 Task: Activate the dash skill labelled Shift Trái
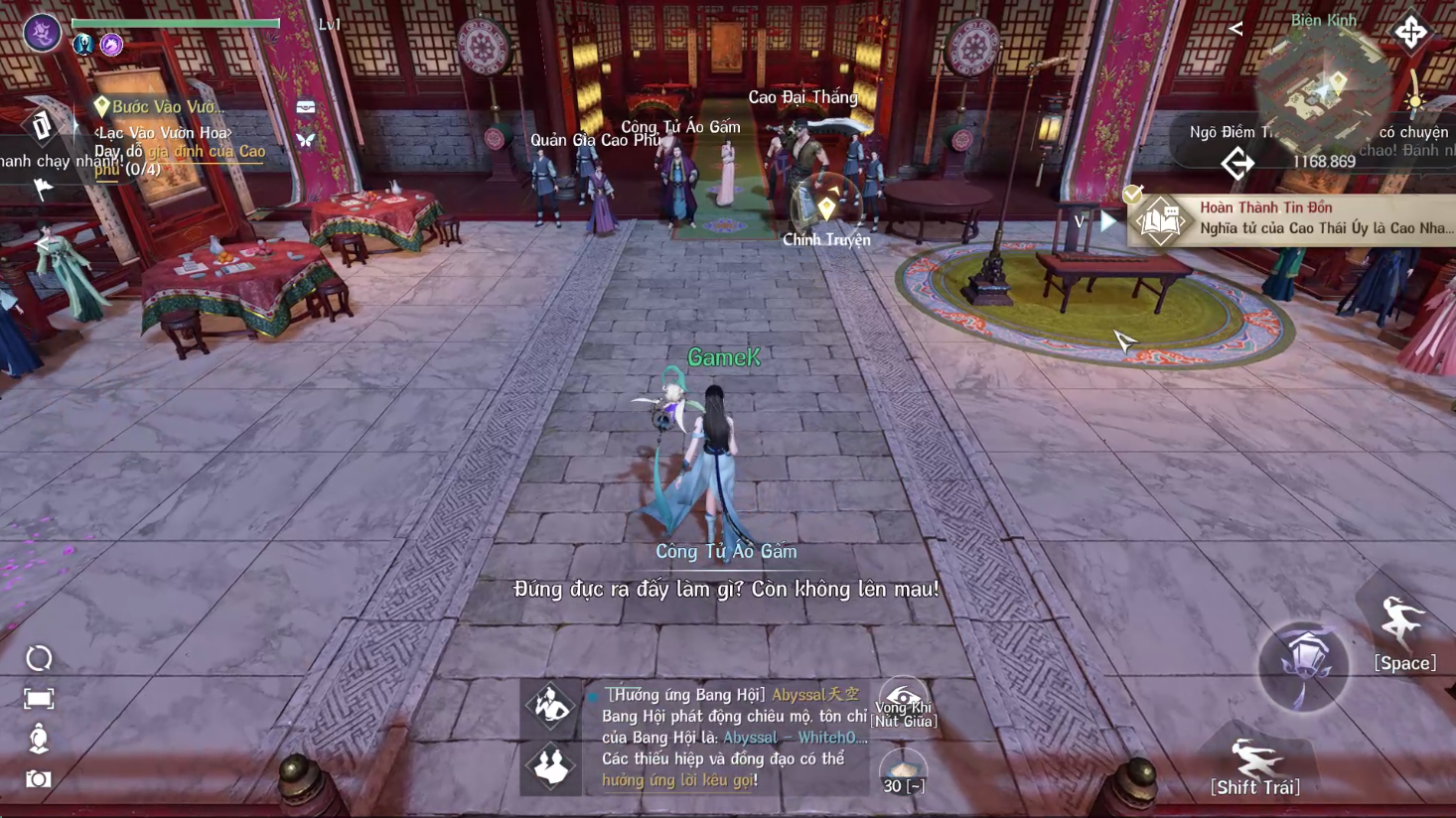(x=1255, y=761)
